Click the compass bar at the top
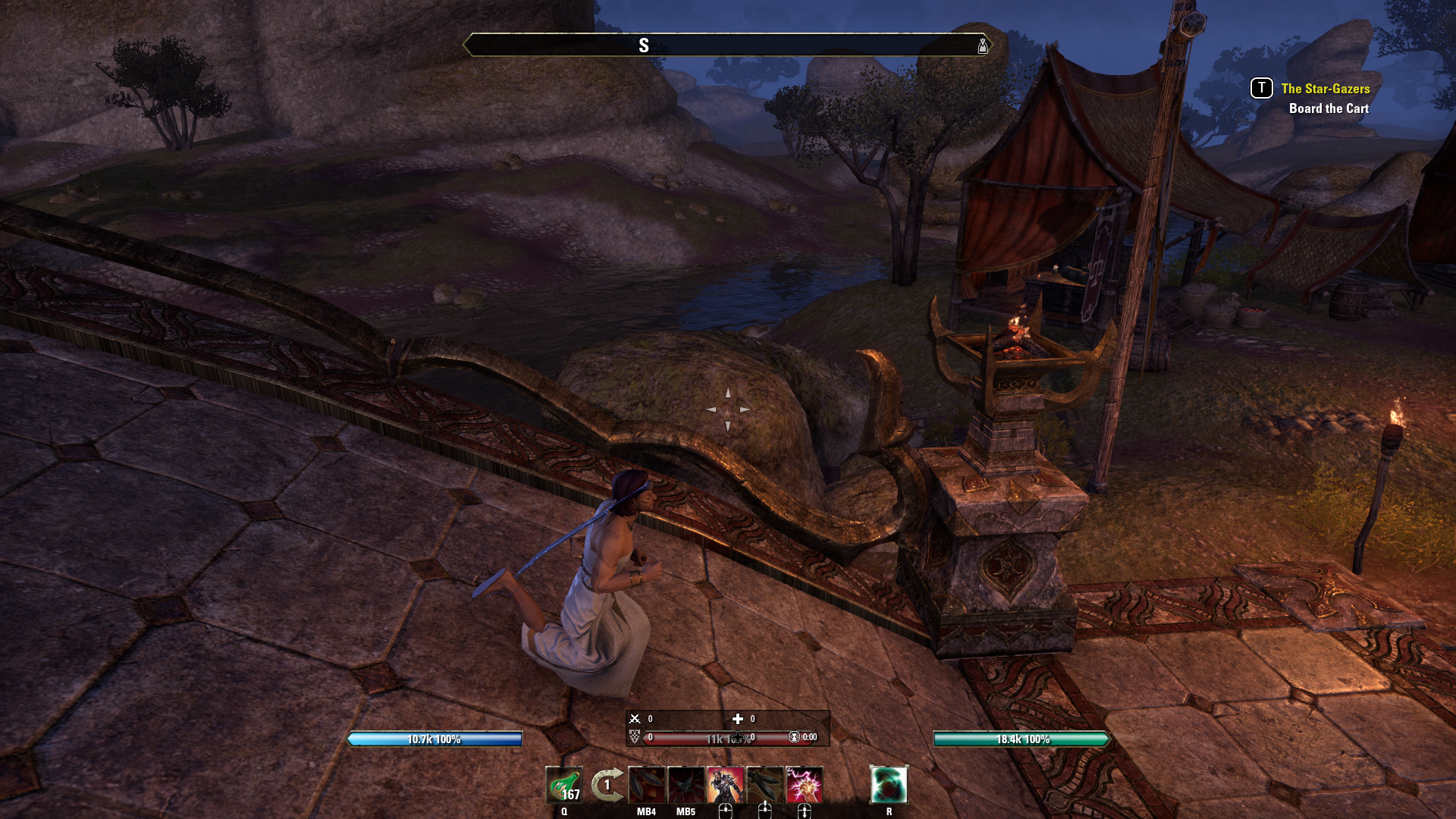The image size is (1456, 819). click(x=727, y=45)
